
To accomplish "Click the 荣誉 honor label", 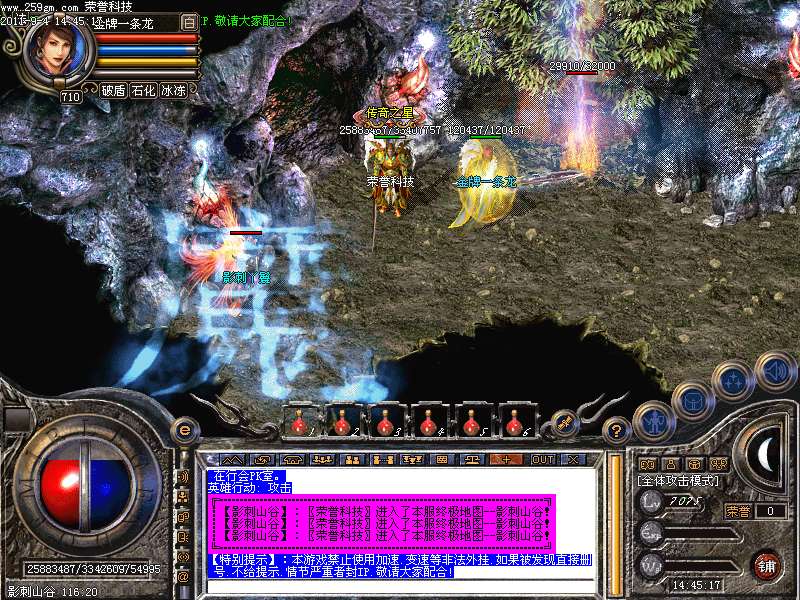I will (738, 511).
